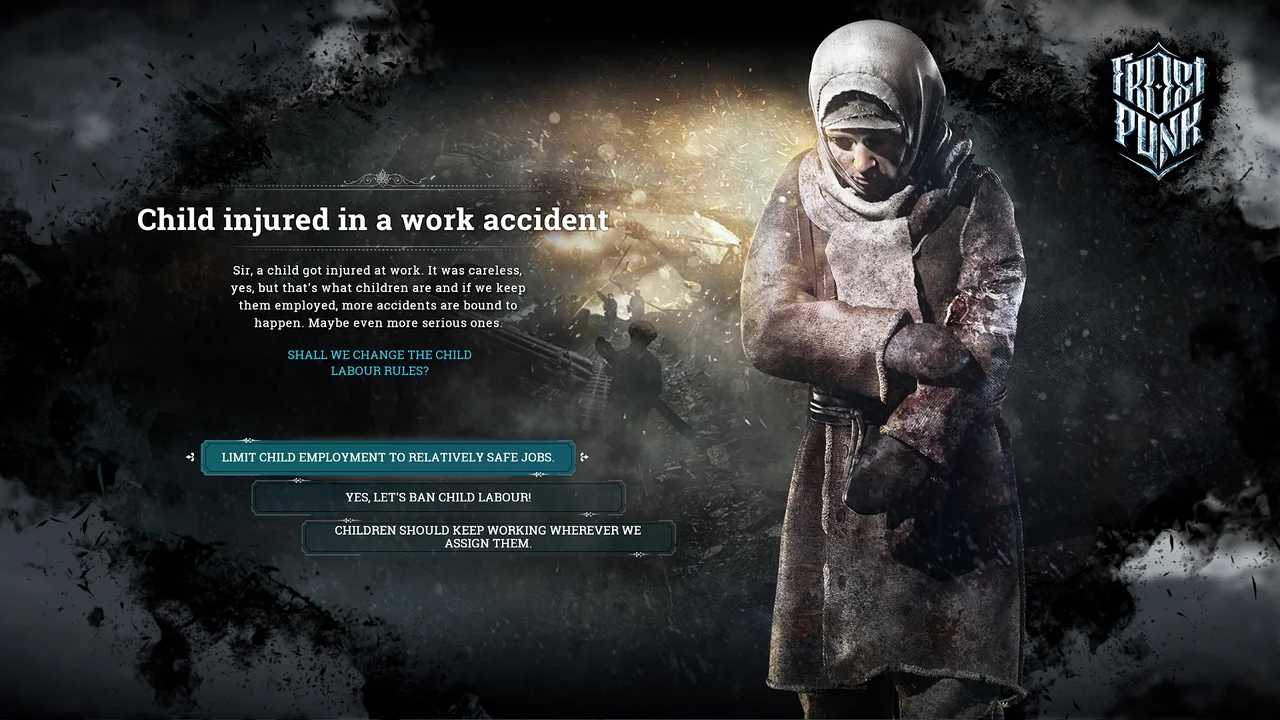The width and height of the screenshot is (1280, 720).
Task: Choose 'Limit child employment to relatively safe jobs'
Action: coord(388,457)
